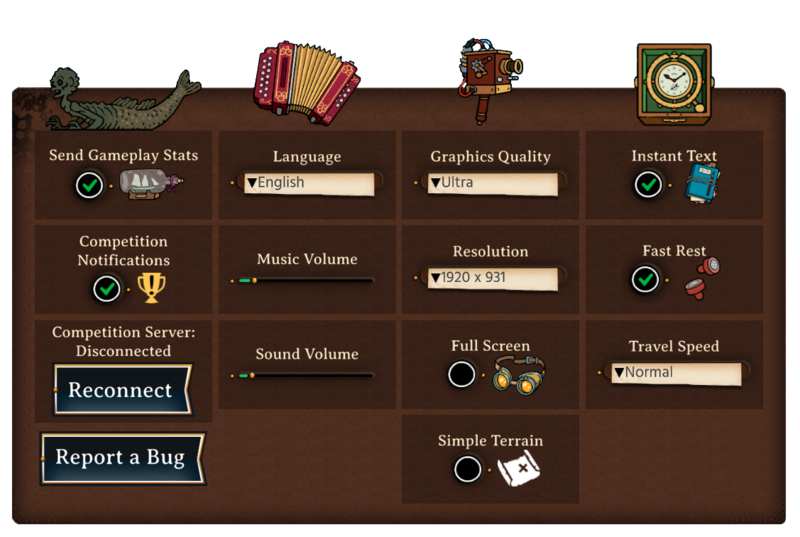Open the Resolution dropdown
The image size is (800, 537).
click(x=491, y=278)
